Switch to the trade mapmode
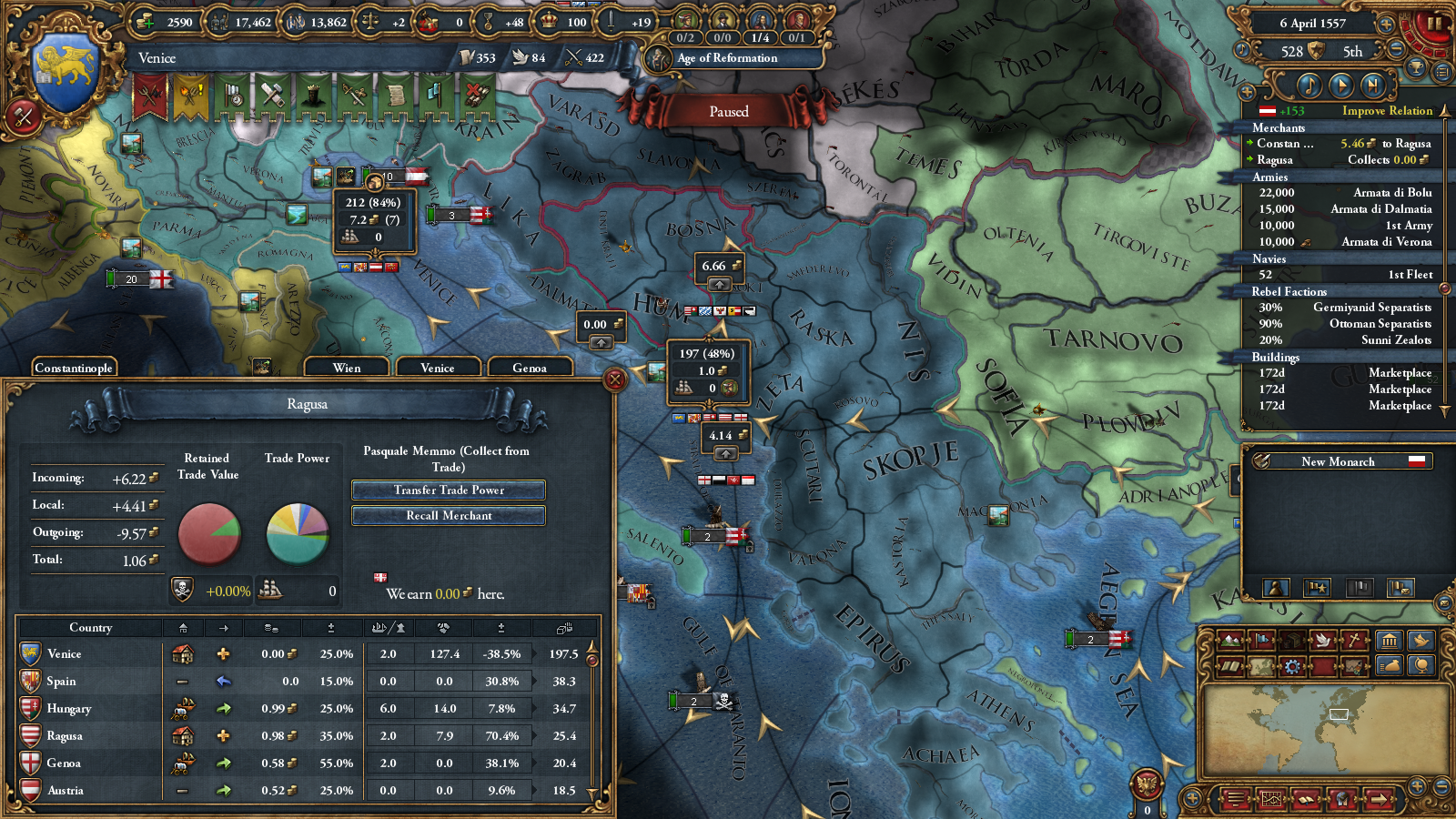 1292,642
